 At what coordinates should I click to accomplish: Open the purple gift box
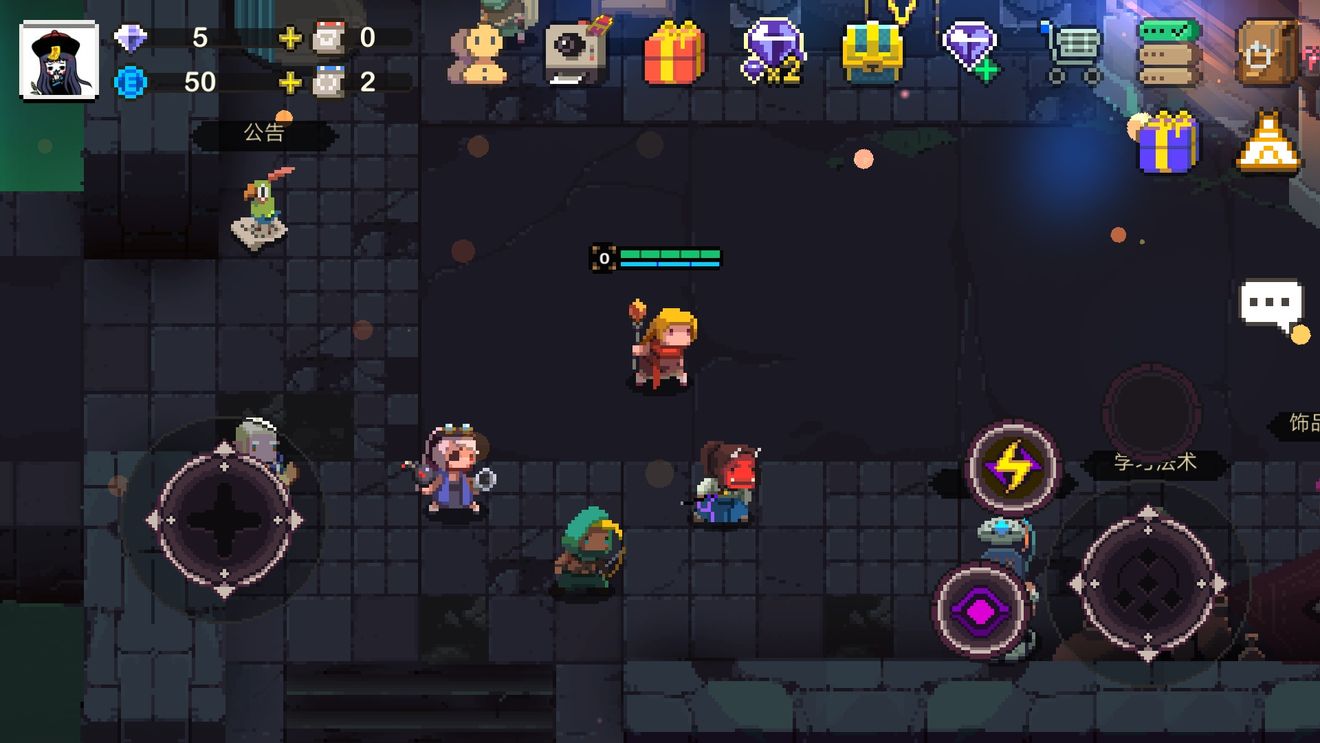tap(1167, 143)
